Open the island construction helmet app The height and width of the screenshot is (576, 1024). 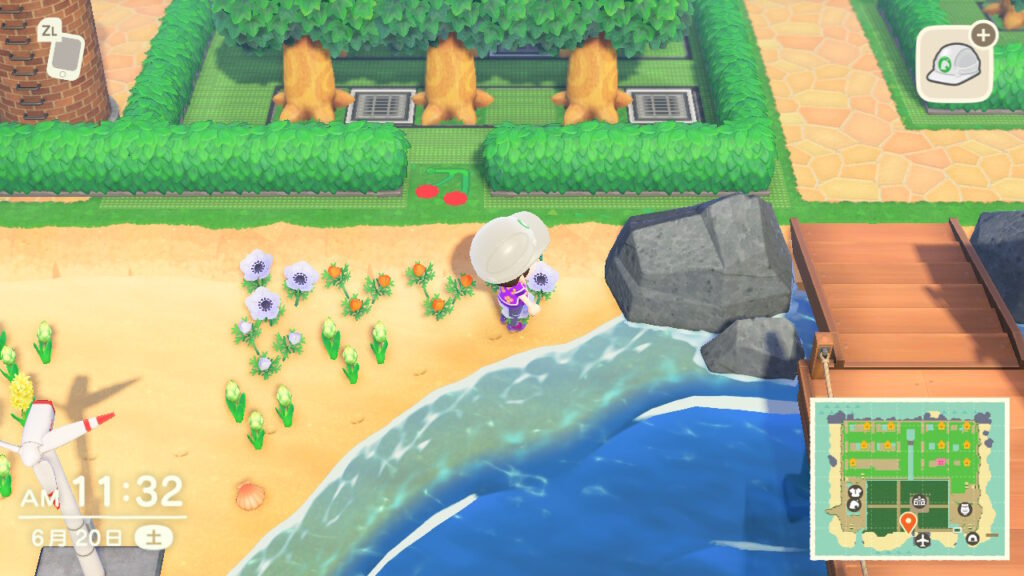click(x=955, y=62)
